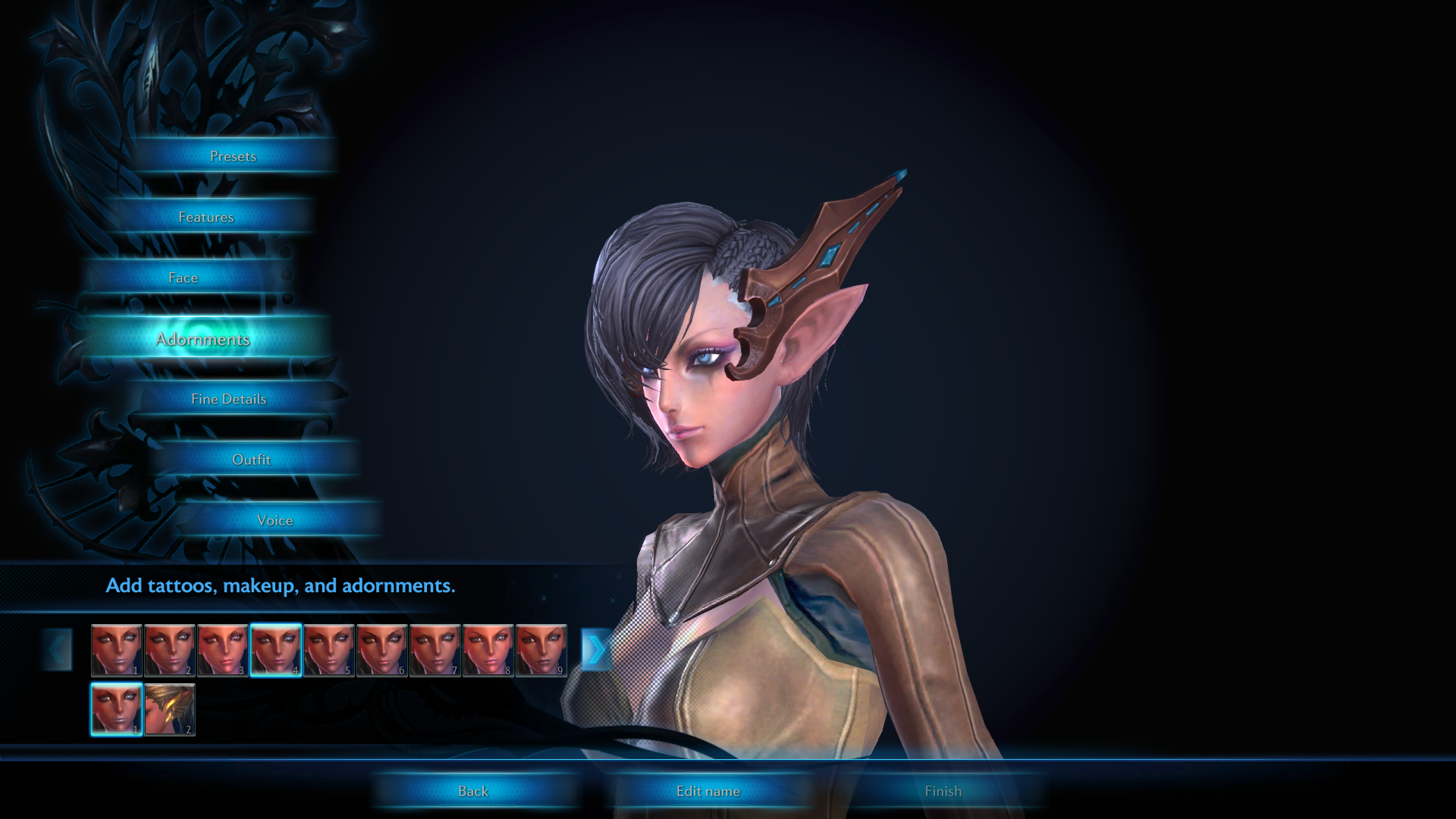Select the golden headpiece adornment thumbnail
1456x819 pixels.
170,709
